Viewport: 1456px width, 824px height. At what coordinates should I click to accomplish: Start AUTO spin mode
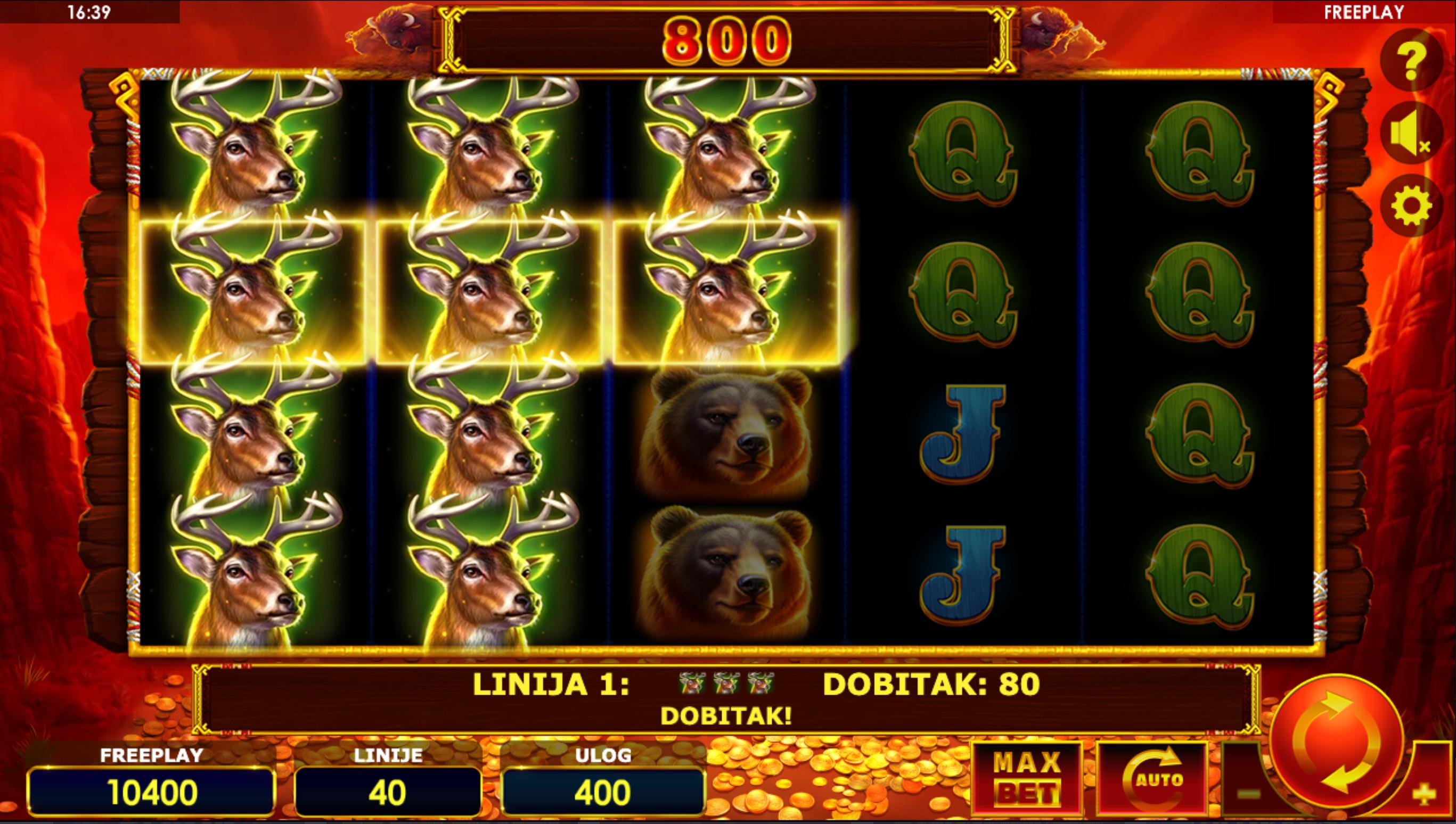pyautogui.click(x=1151, y=779)
